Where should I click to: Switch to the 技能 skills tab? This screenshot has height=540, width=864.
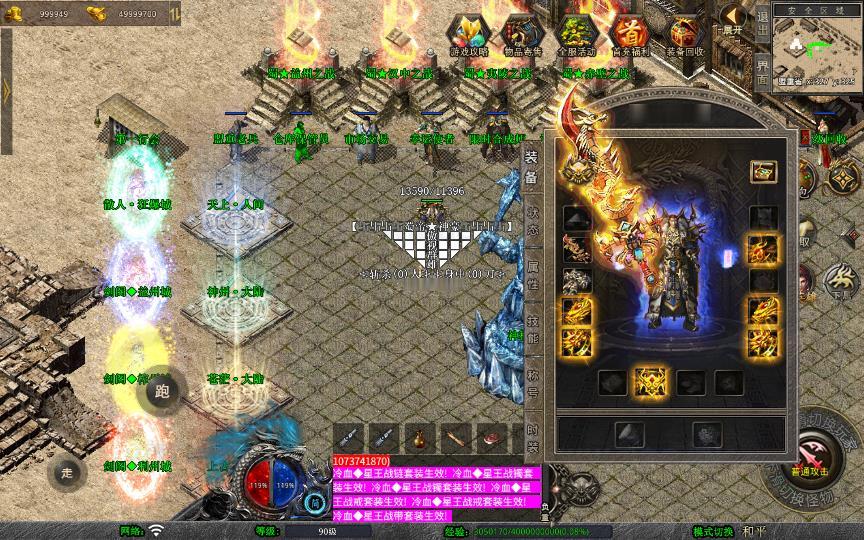533,332
